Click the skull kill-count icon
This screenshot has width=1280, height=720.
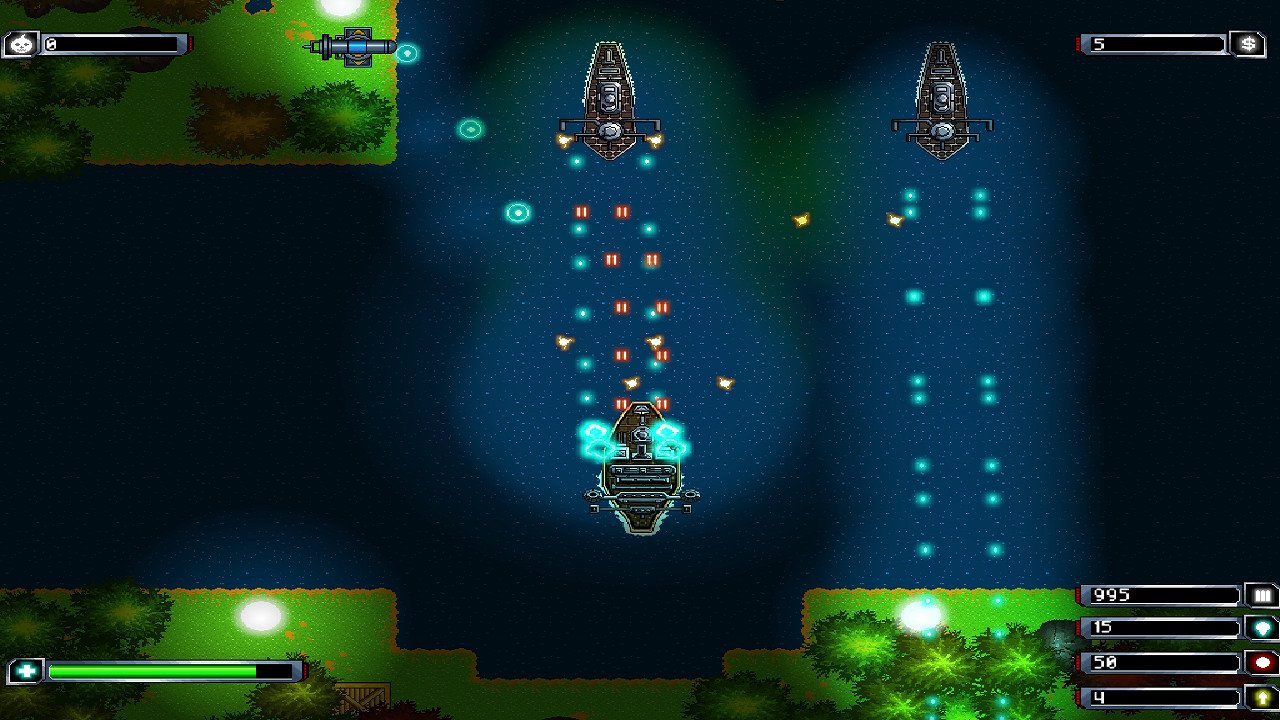click(21, 44)
